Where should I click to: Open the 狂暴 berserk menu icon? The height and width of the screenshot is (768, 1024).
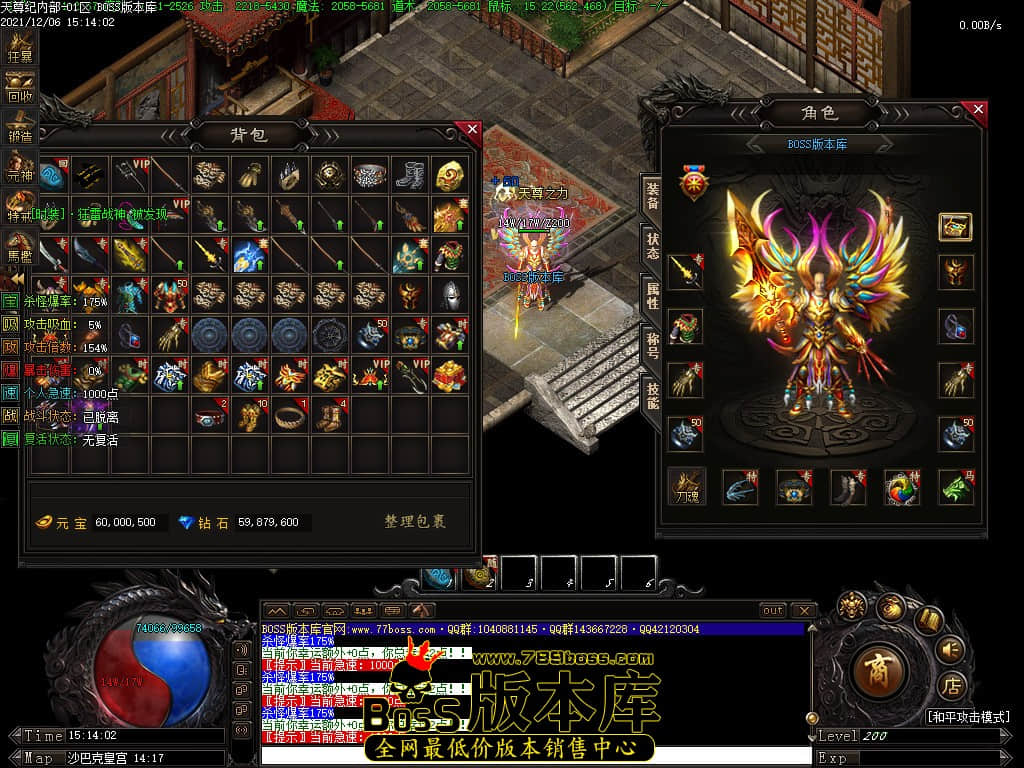point(20,47)
